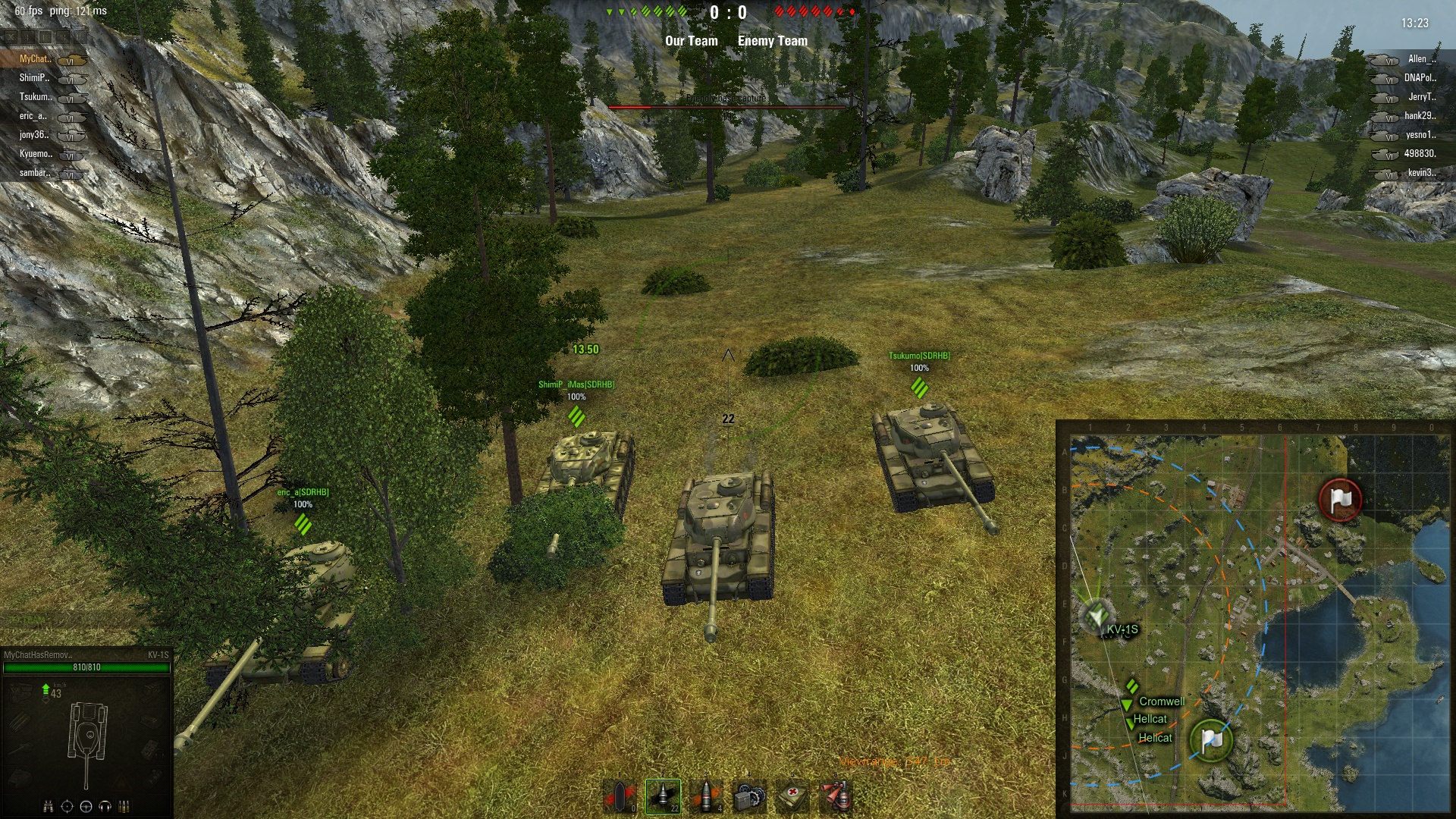Click the radio operator headphones crew icon
Viewport: 1456px width, 819px height.
coord(105,806)
